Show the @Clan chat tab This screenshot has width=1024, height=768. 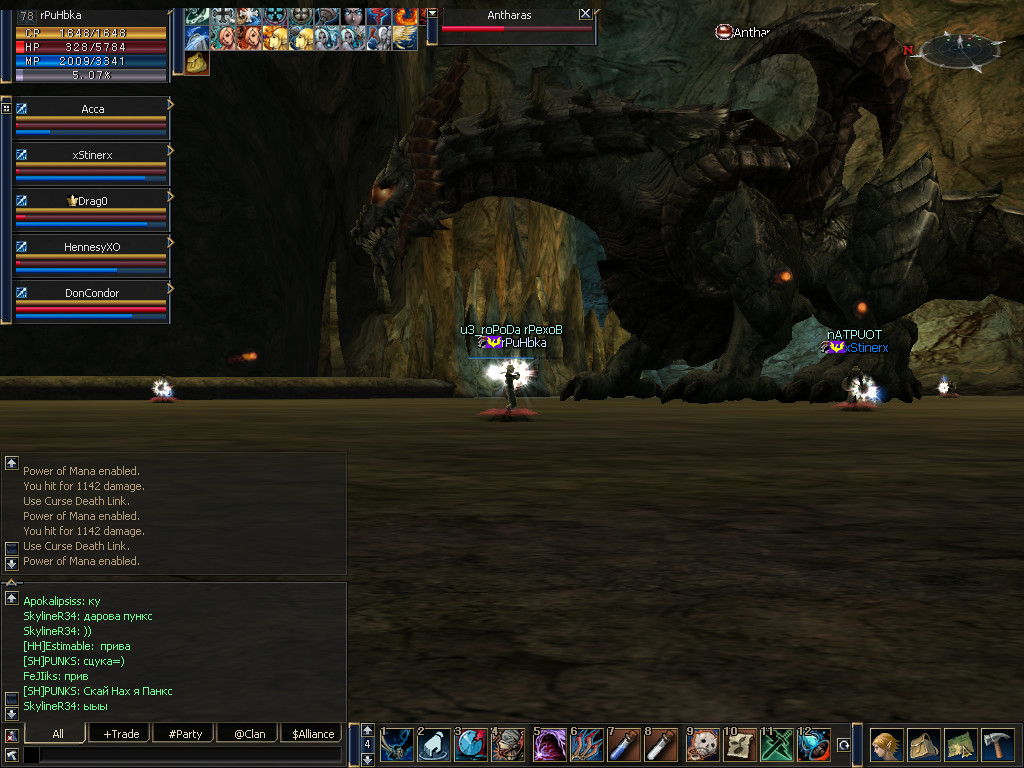(249, 734)
